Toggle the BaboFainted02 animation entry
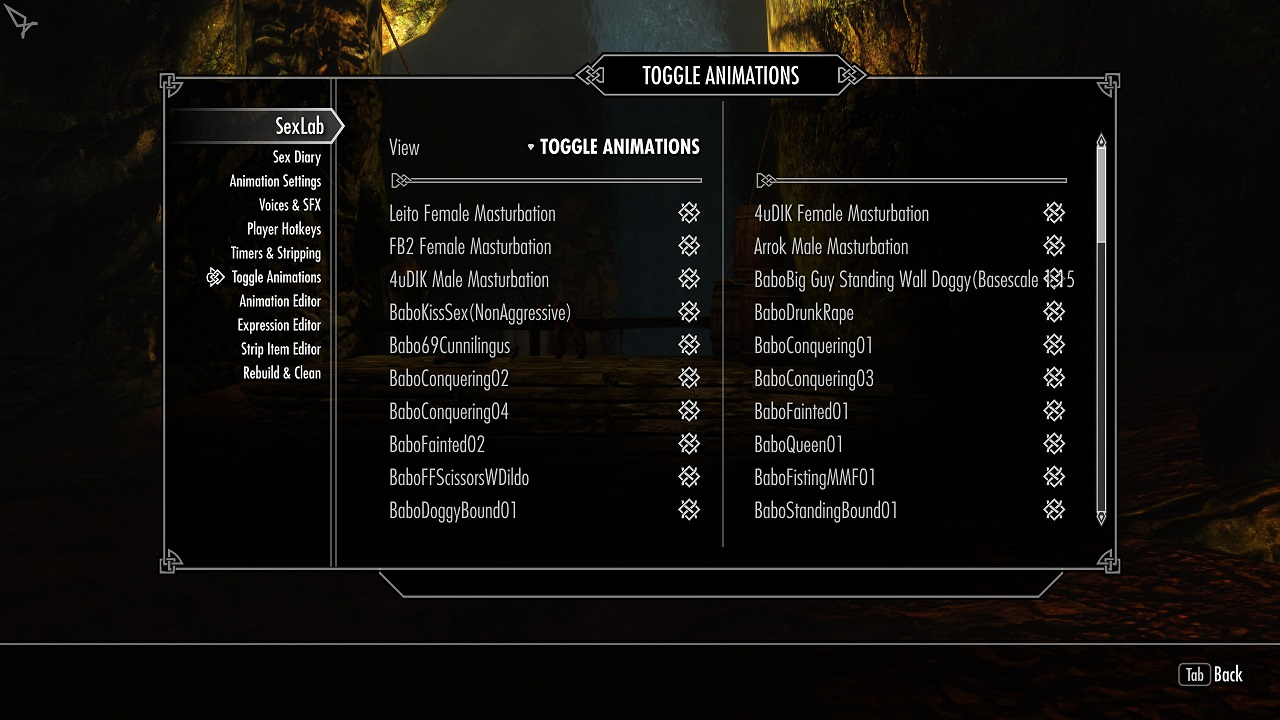 [x=689, y=444]
